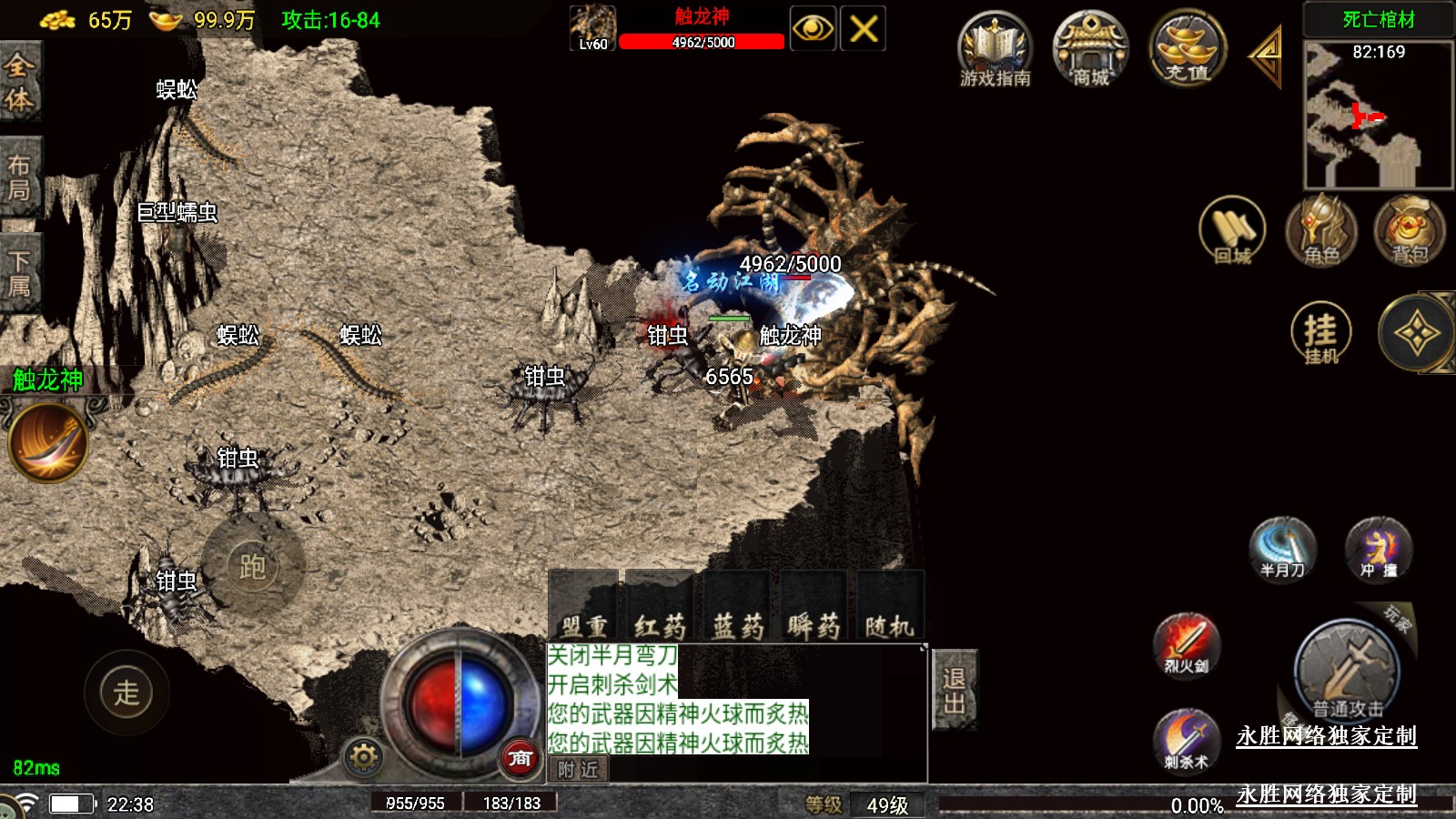Open the 背包 backpack
This screenshot has height=819, width=1456.
point(1409,231)
